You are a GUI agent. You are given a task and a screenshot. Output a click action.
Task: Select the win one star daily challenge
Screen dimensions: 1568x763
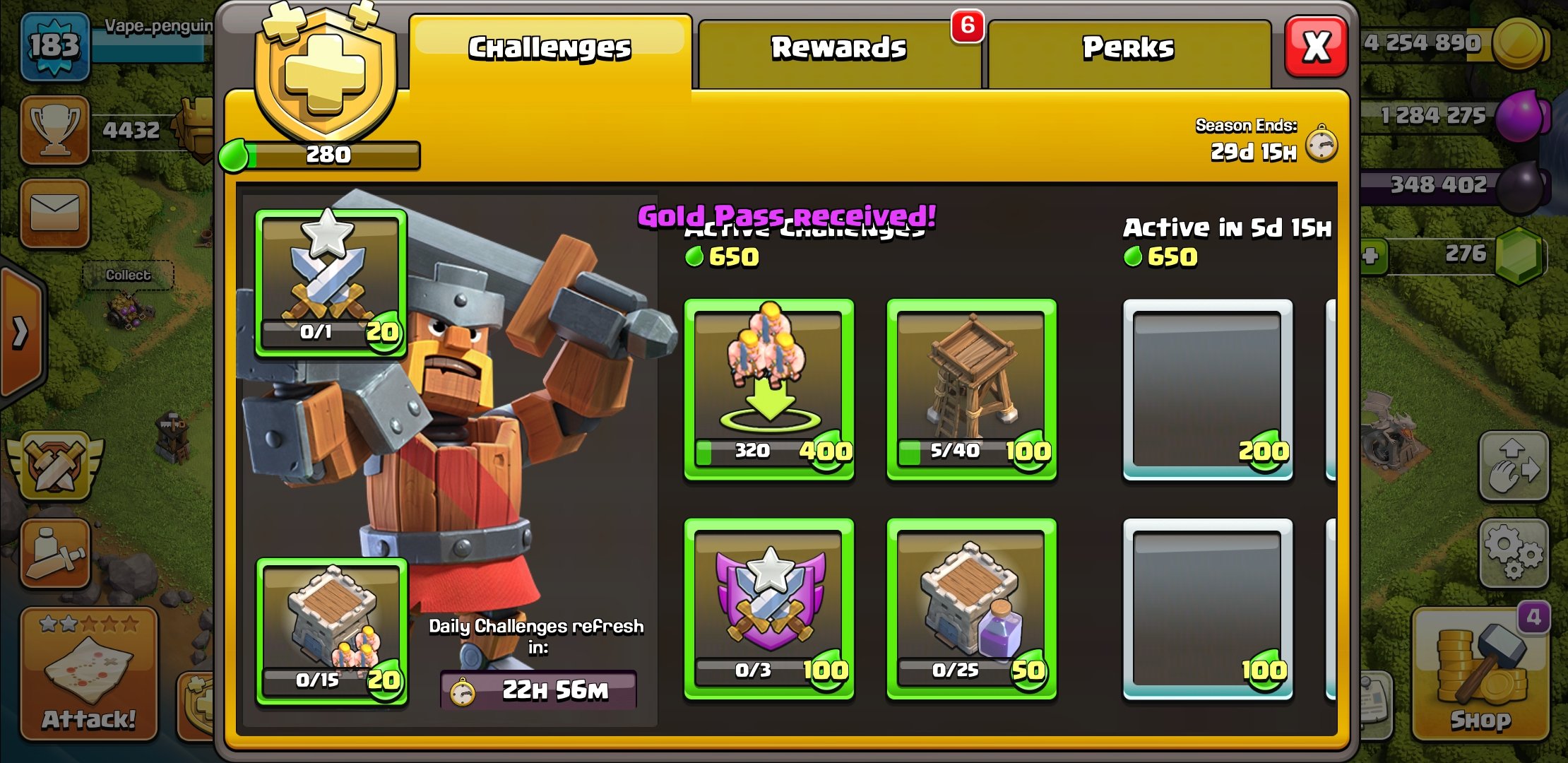click(331, 283)
